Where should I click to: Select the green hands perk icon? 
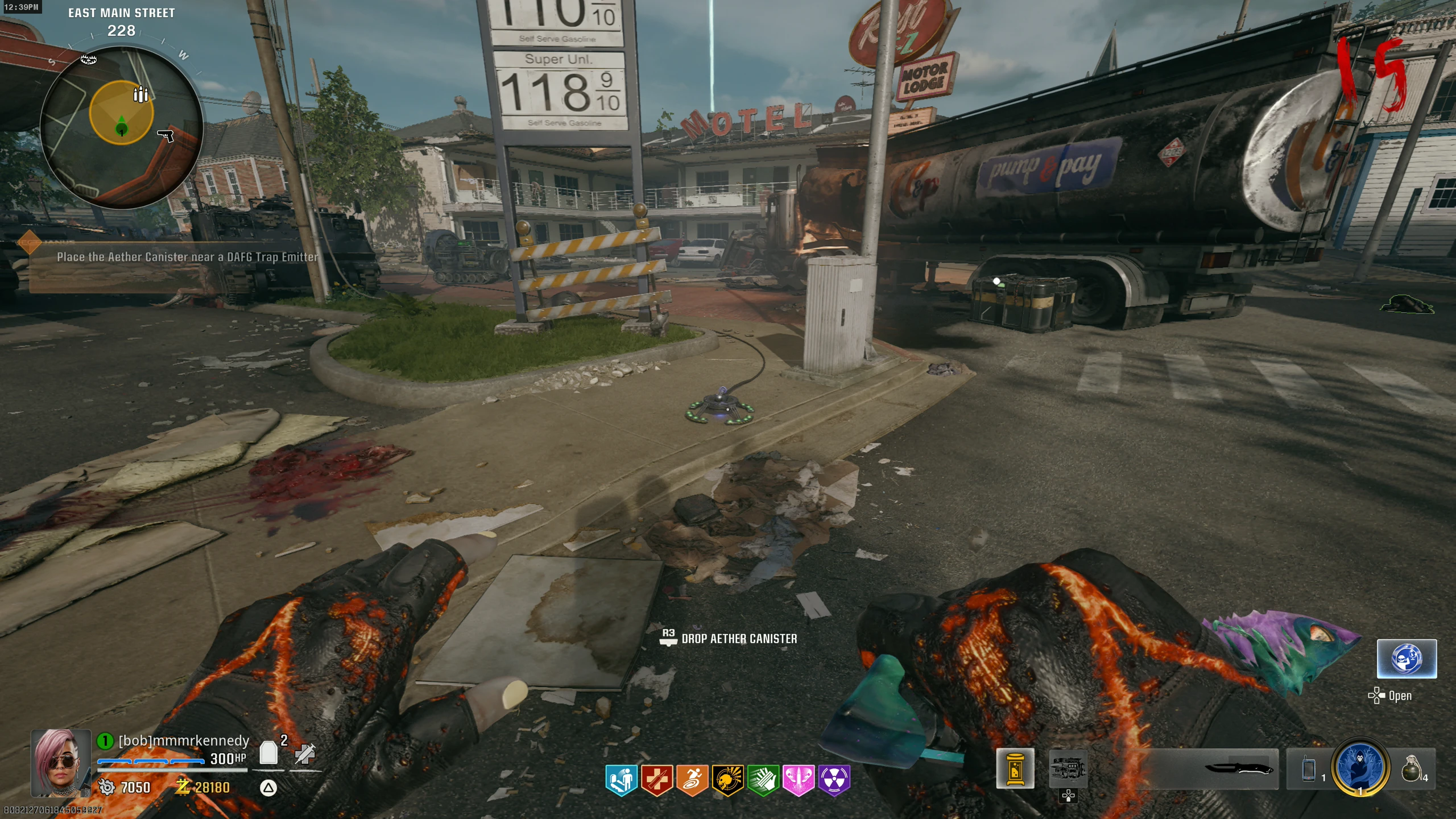tap(763, 779)
